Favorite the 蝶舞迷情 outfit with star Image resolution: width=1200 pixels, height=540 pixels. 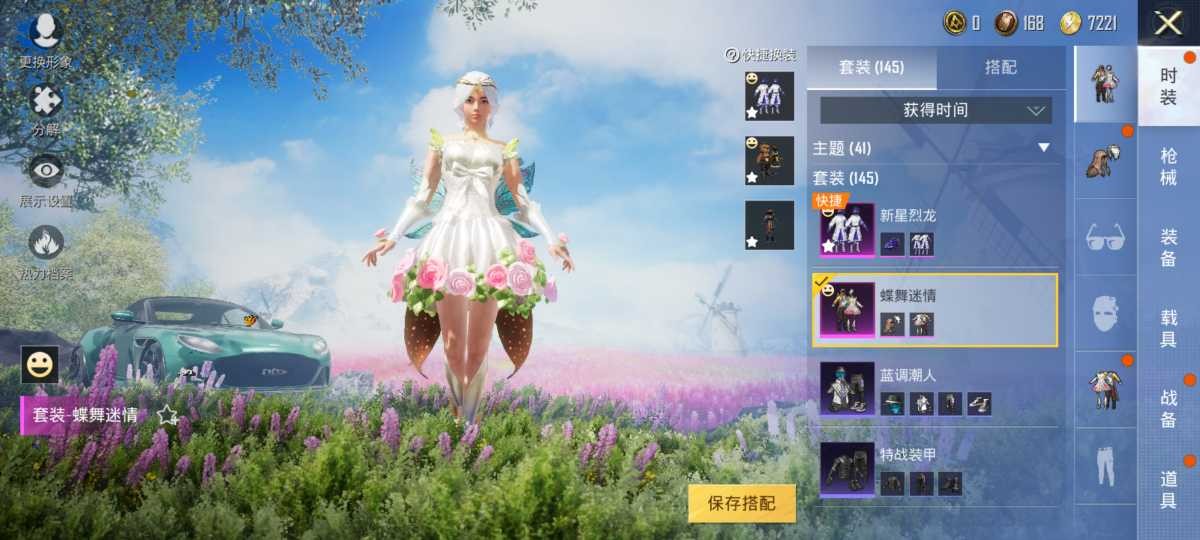point(166,413)
